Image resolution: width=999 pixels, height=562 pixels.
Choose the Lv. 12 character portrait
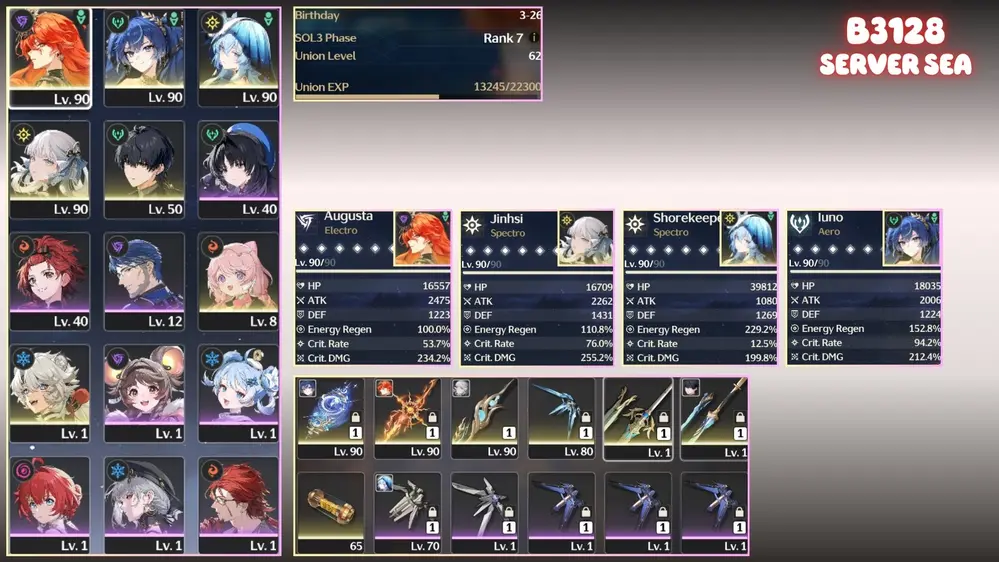tap(145, 282)
